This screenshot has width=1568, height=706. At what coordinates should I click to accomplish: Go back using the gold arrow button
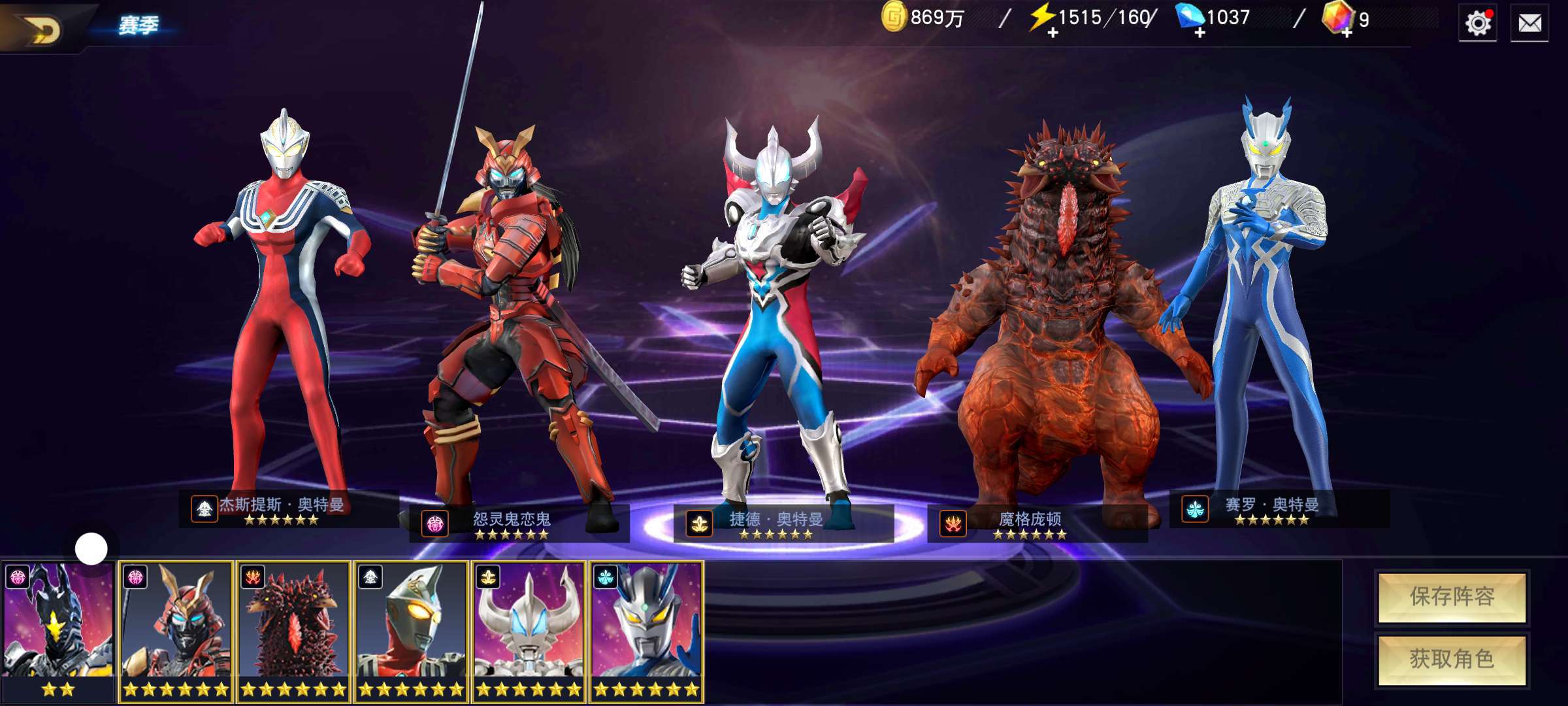click(x=41, y=28)
